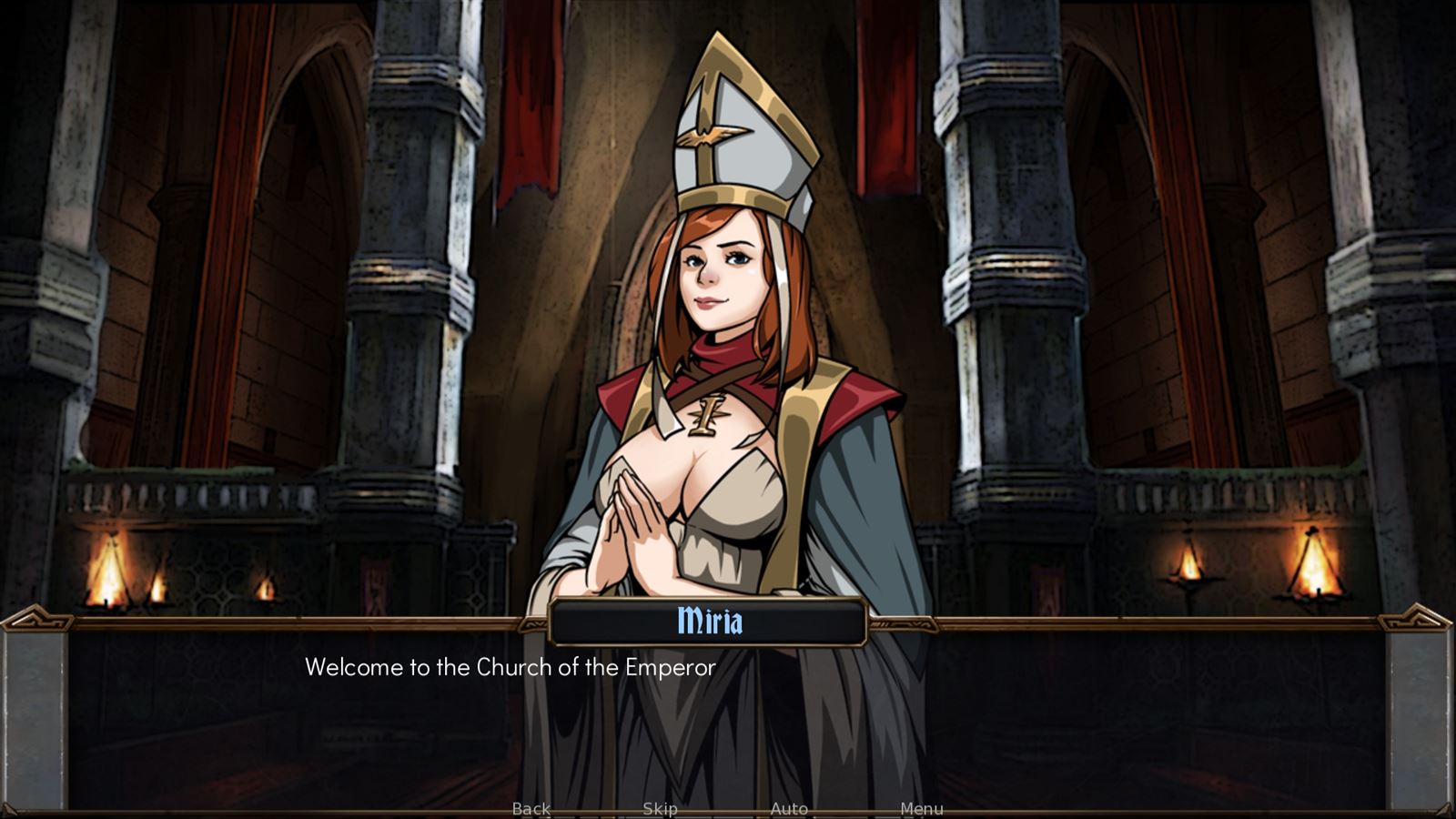Enable Auto dialogue advance
Screen dimensions: 1456x819
789,809
